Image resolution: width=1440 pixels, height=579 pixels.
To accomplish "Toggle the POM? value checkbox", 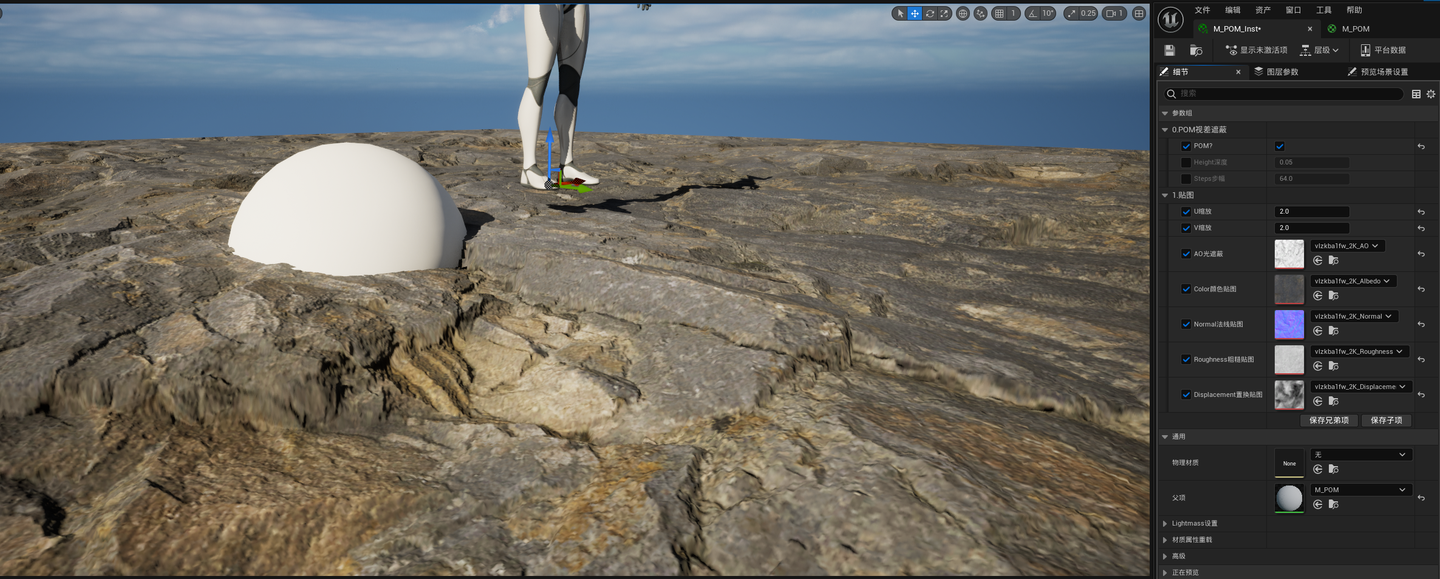I will [x=1280, y=146].
